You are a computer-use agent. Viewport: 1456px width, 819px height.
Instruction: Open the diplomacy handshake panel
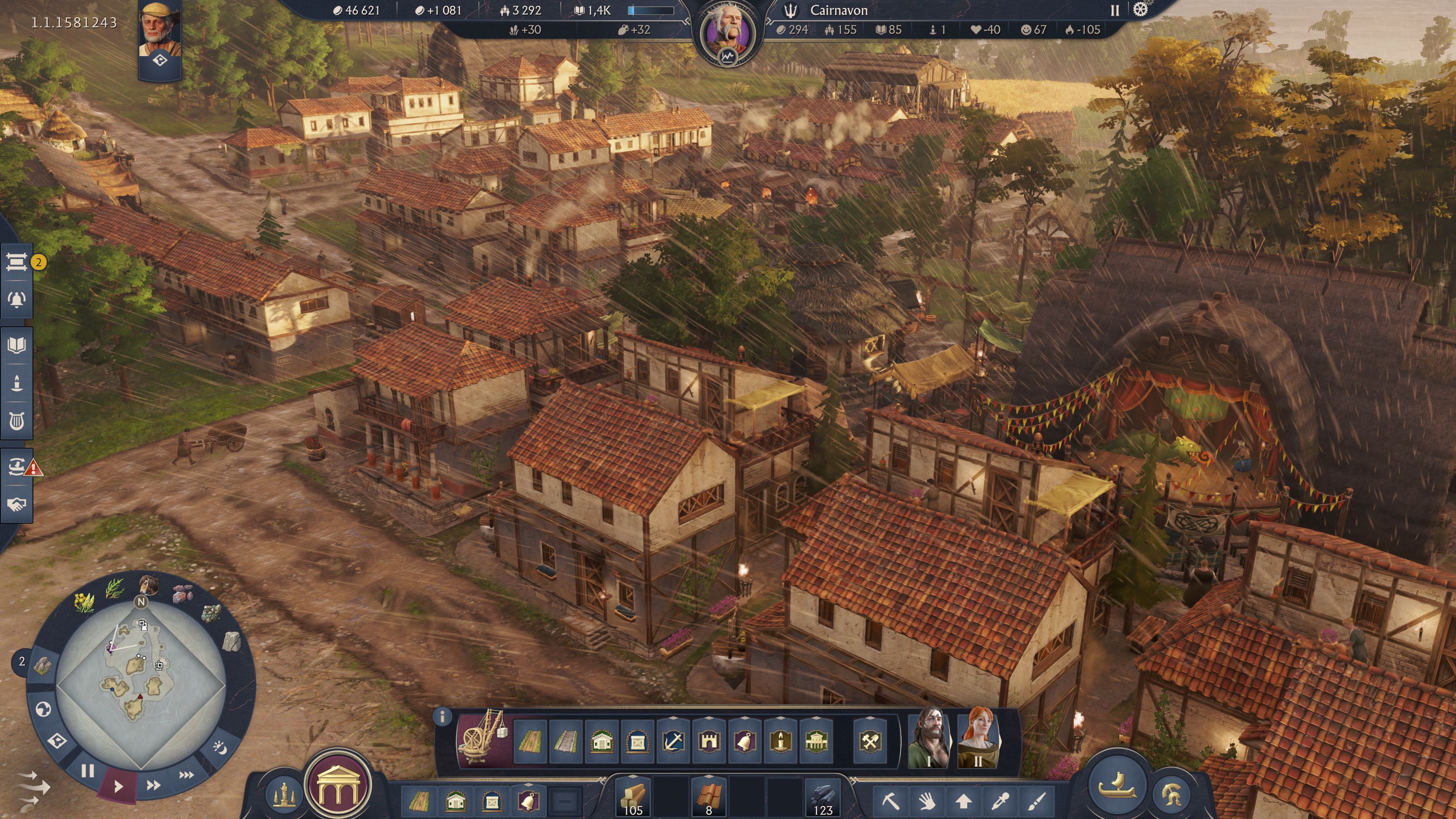16,504
